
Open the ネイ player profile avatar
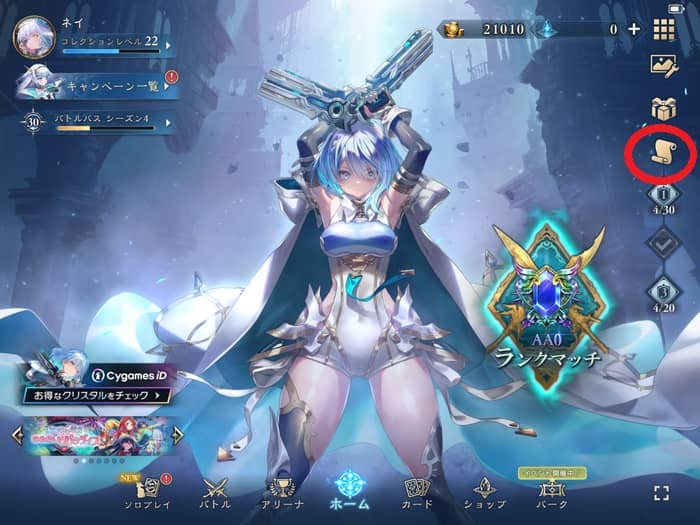click(x=33, y=37)
